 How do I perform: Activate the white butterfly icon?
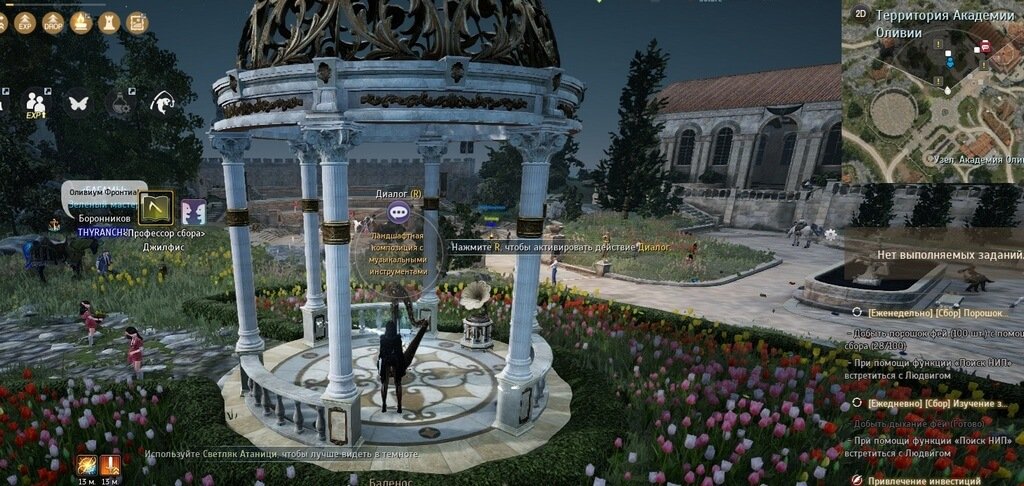[79, 101]
